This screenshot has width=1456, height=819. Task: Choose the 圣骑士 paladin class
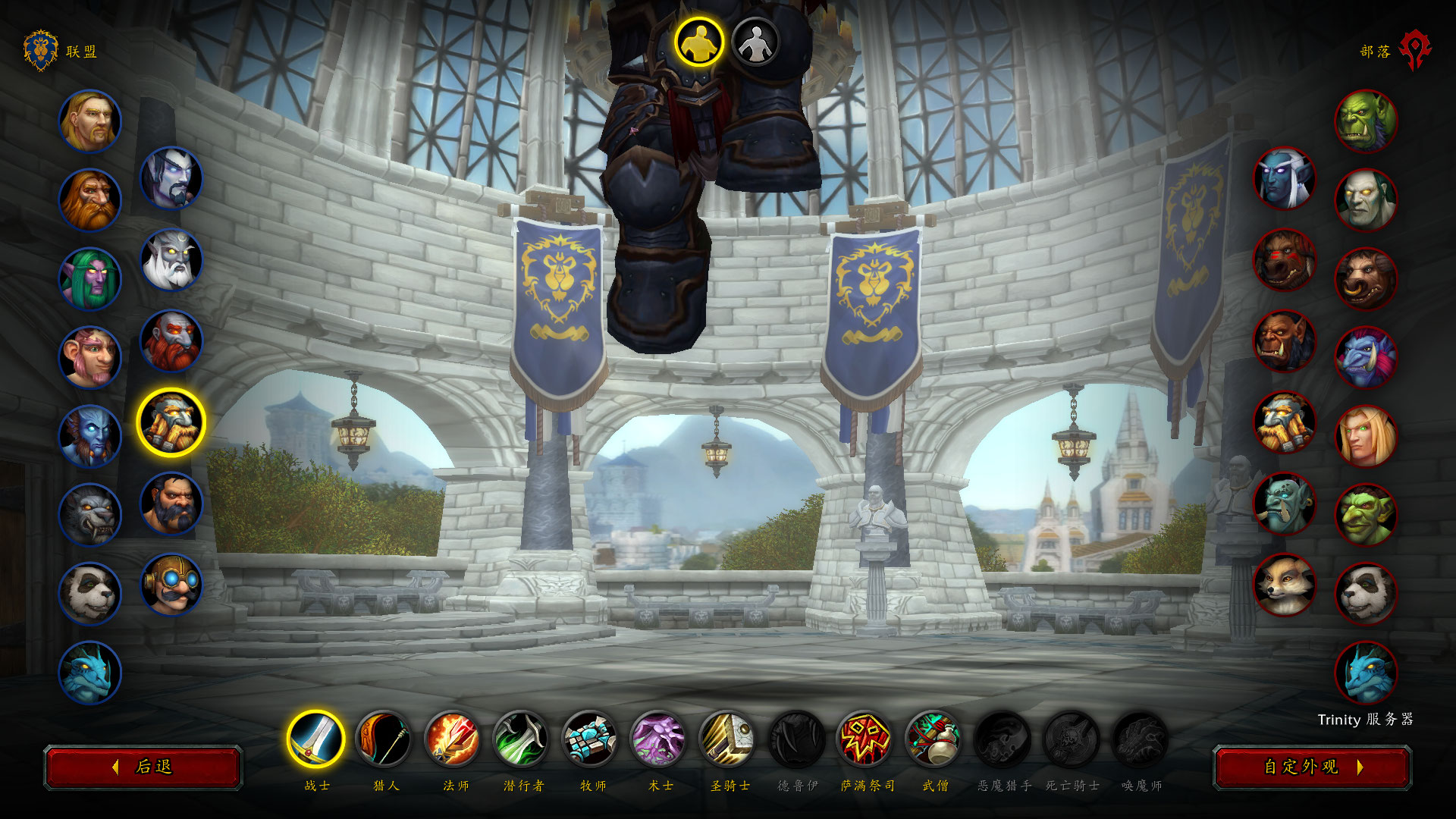728,739
